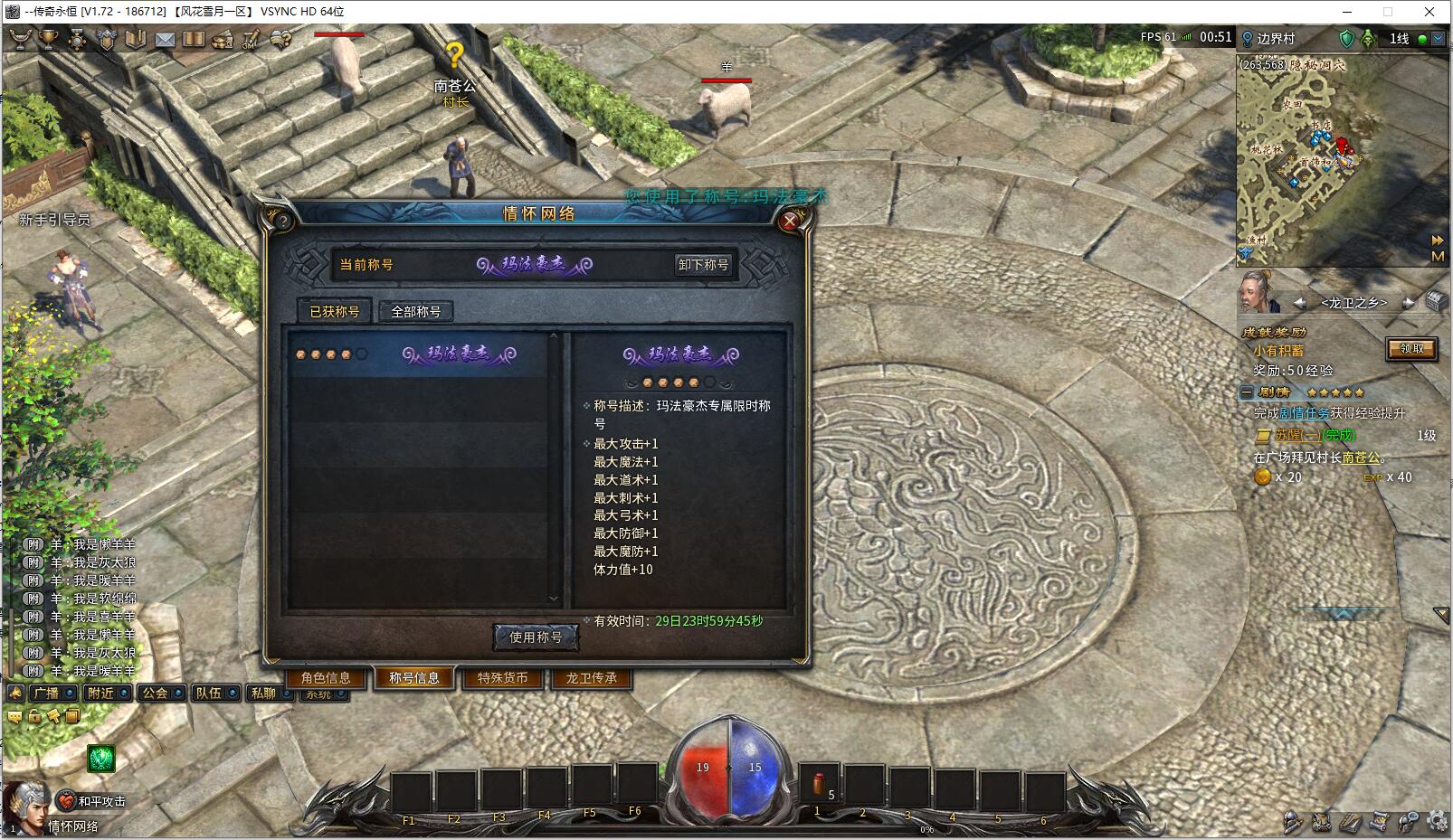The height and width of the screenshot is (840, 1453).
Task: Open the help question mark of the title window
Action: pos(283,221)
